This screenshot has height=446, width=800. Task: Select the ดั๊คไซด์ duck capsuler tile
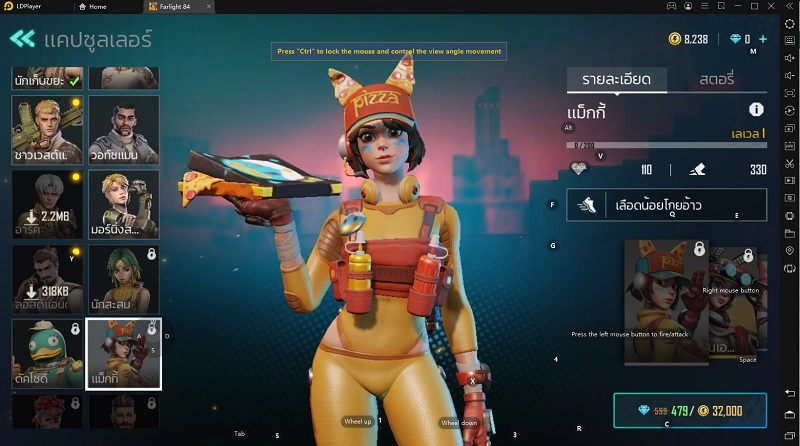(46, 354)
